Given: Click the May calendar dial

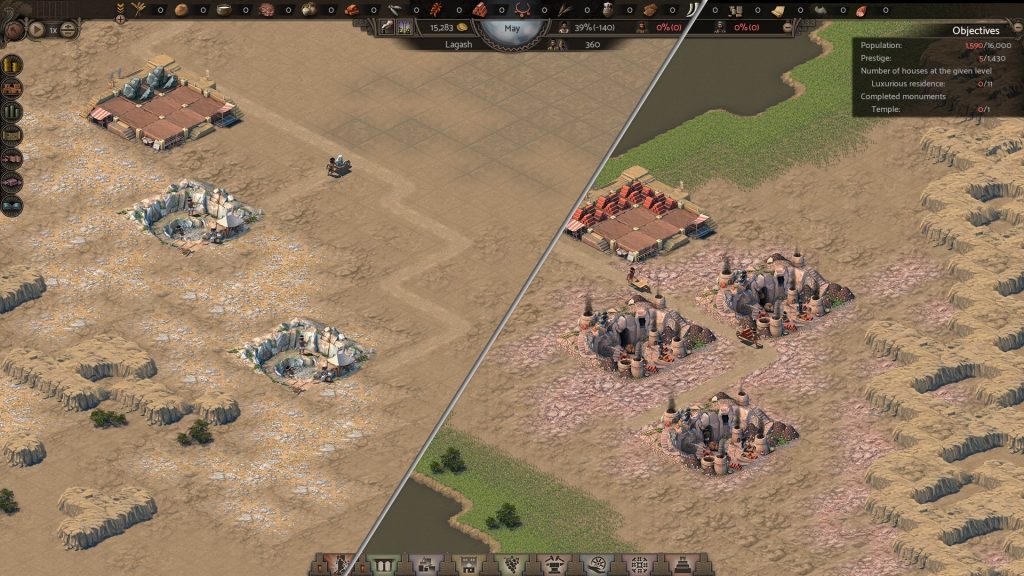Looking at the screenshot, I should coord(512,29).
